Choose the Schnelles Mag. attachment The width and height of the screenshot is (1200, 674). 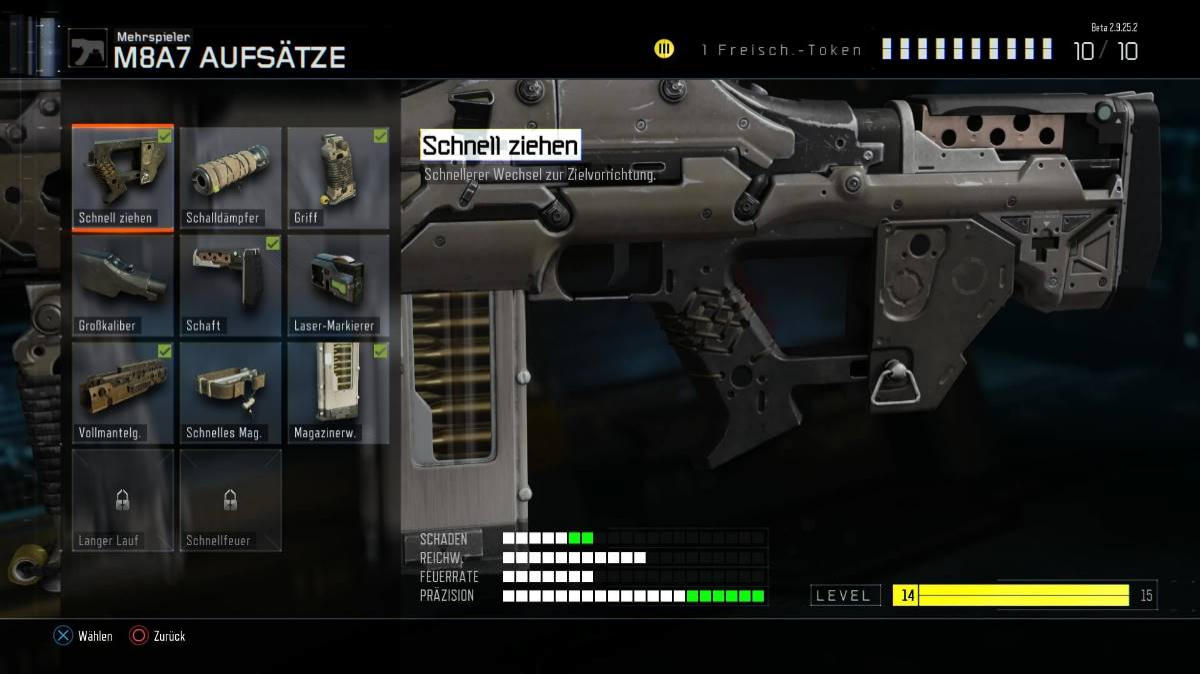pyautogui.click(x=230, y=393)
